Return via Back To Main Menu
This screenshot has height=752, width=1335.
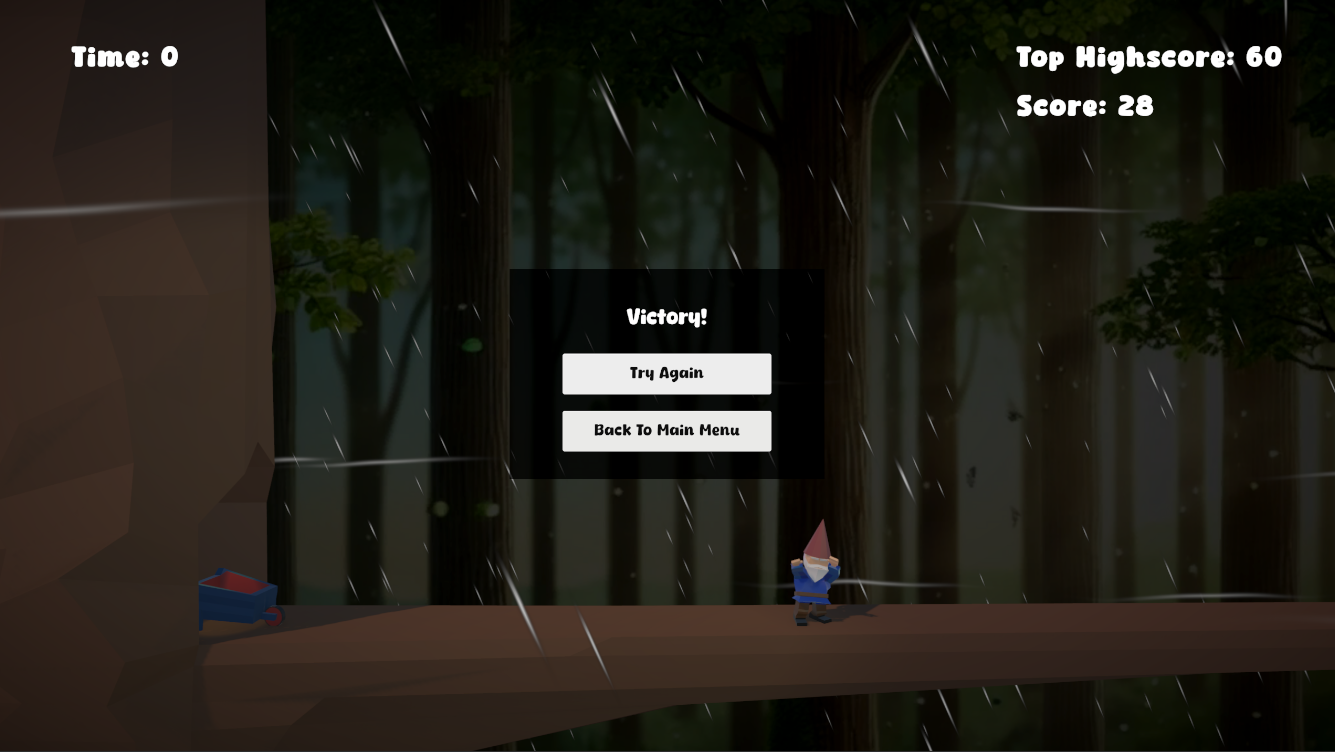[x=666, y=430]
